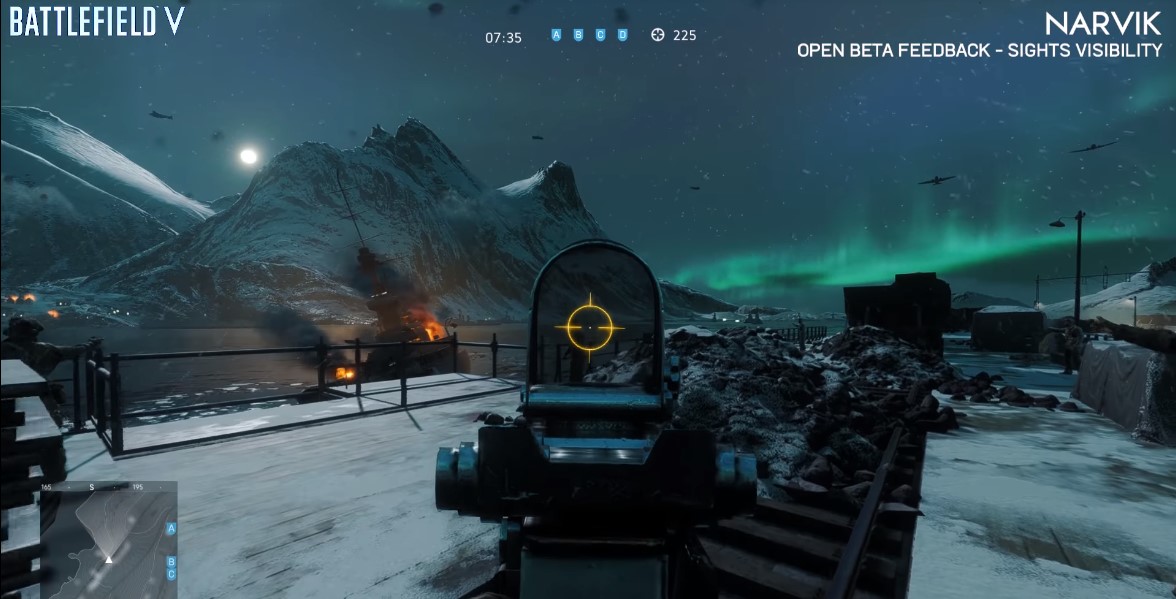Viewport: 1176px width, 599px height.
Task: Click the white player arrow on the minimap
Action: [x=108, y=558]
